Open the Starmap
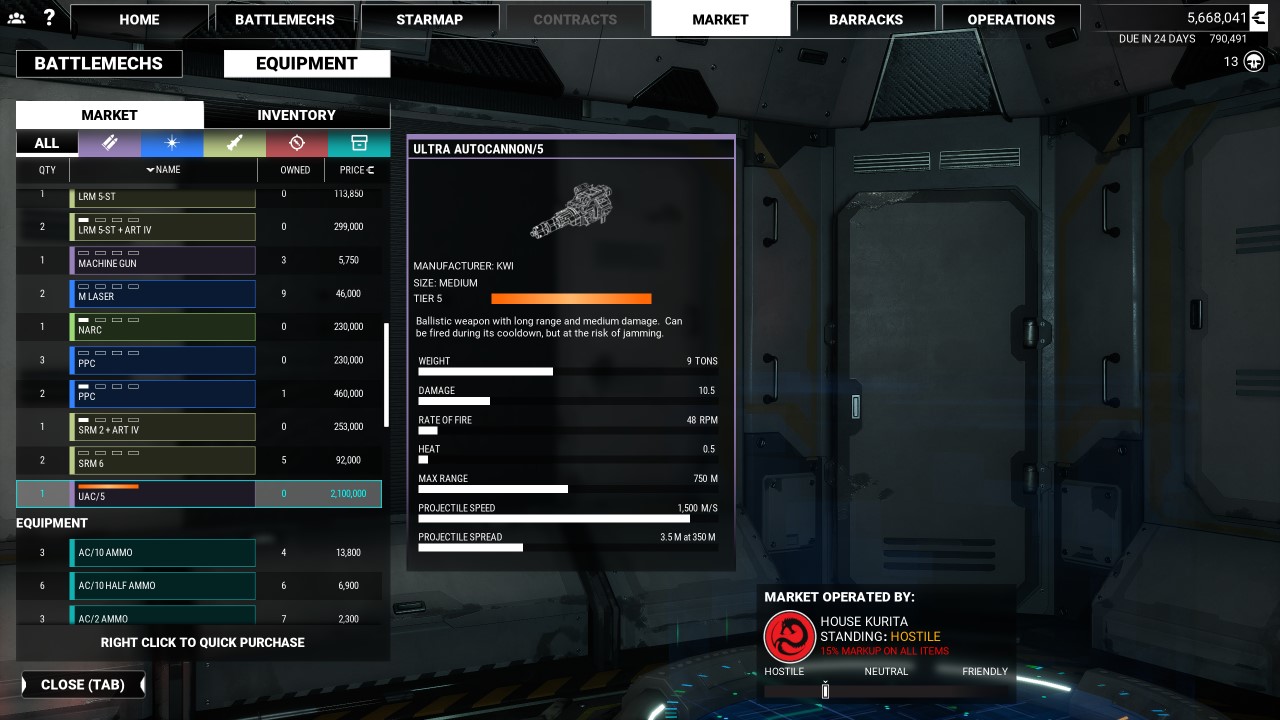 tap(429, 19)
